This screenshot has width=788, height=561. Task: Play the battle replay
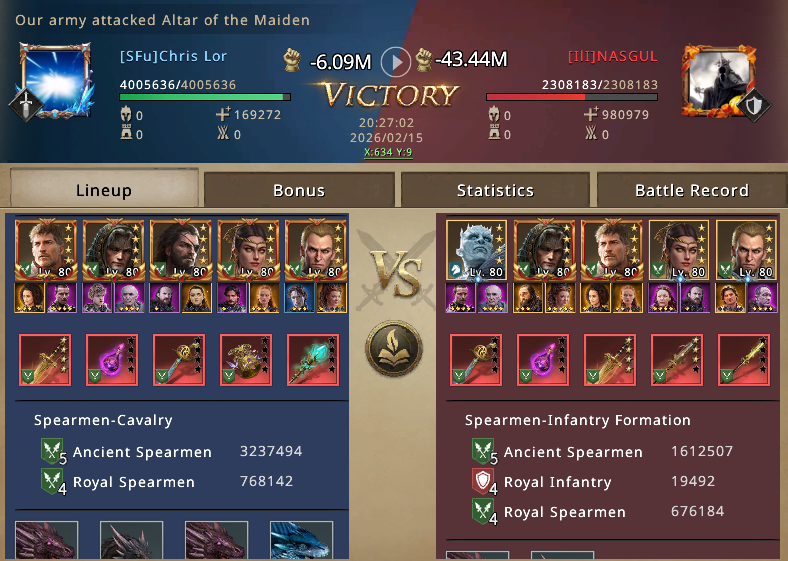coord(397,62)
